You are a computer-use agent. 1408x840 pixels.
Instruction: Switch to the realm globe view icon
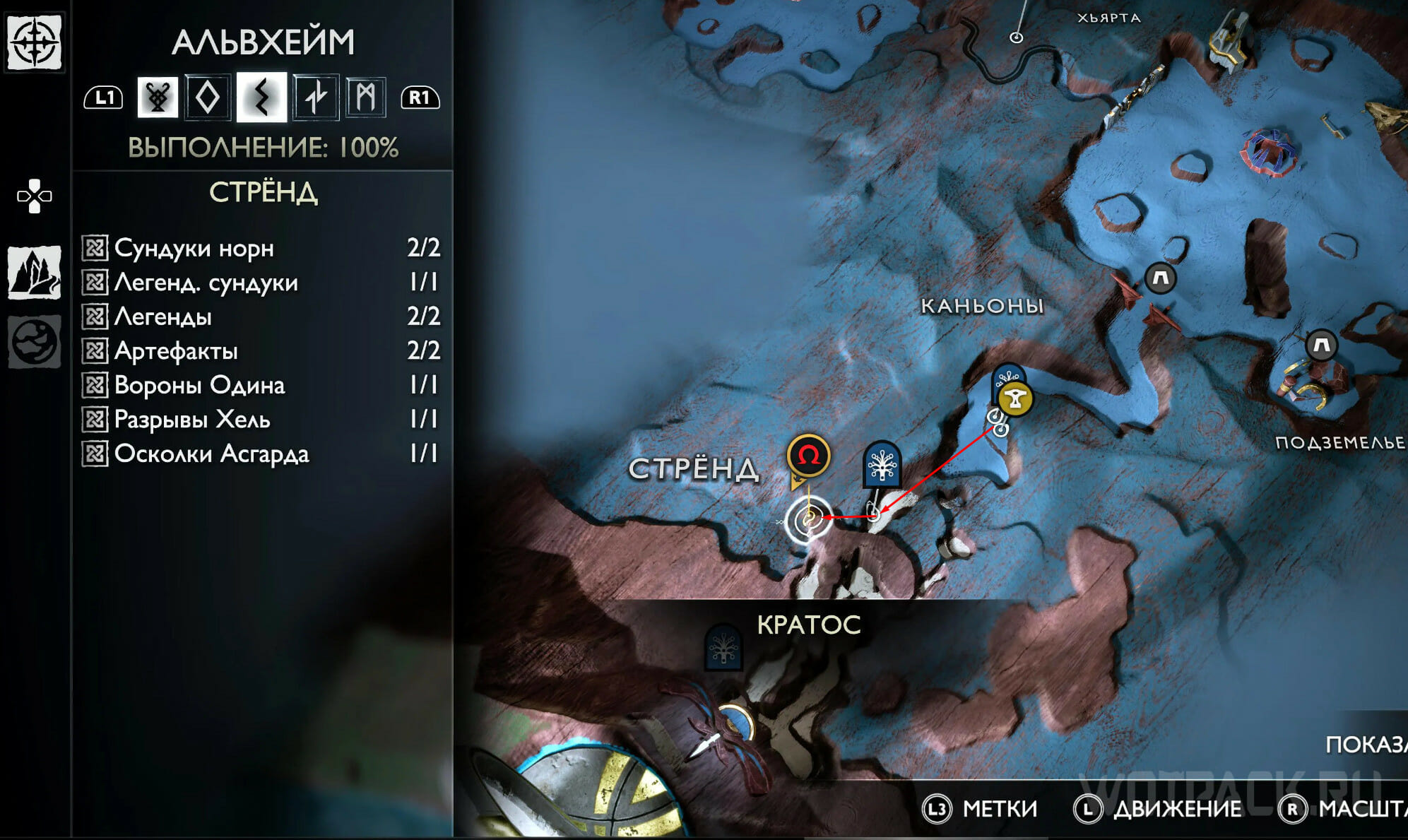tap(34, 342)
